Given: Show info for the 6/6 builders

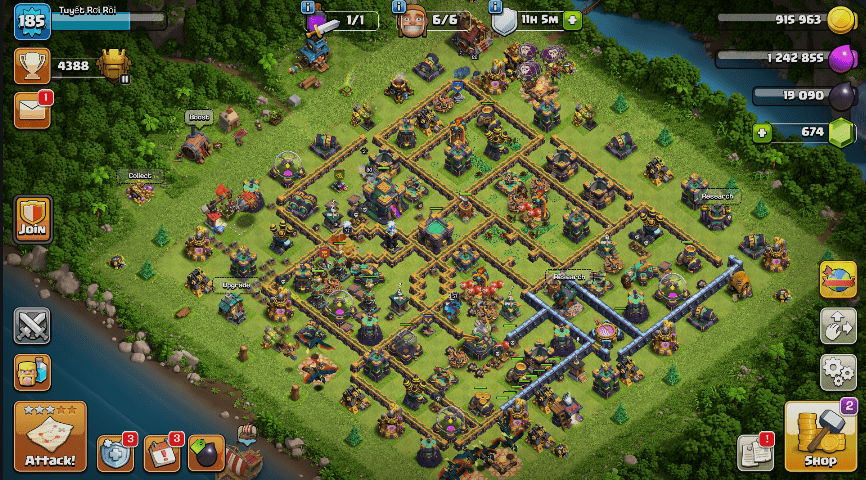Looking at the screenshot, I should pyautogui.click(x=399, y=7).
